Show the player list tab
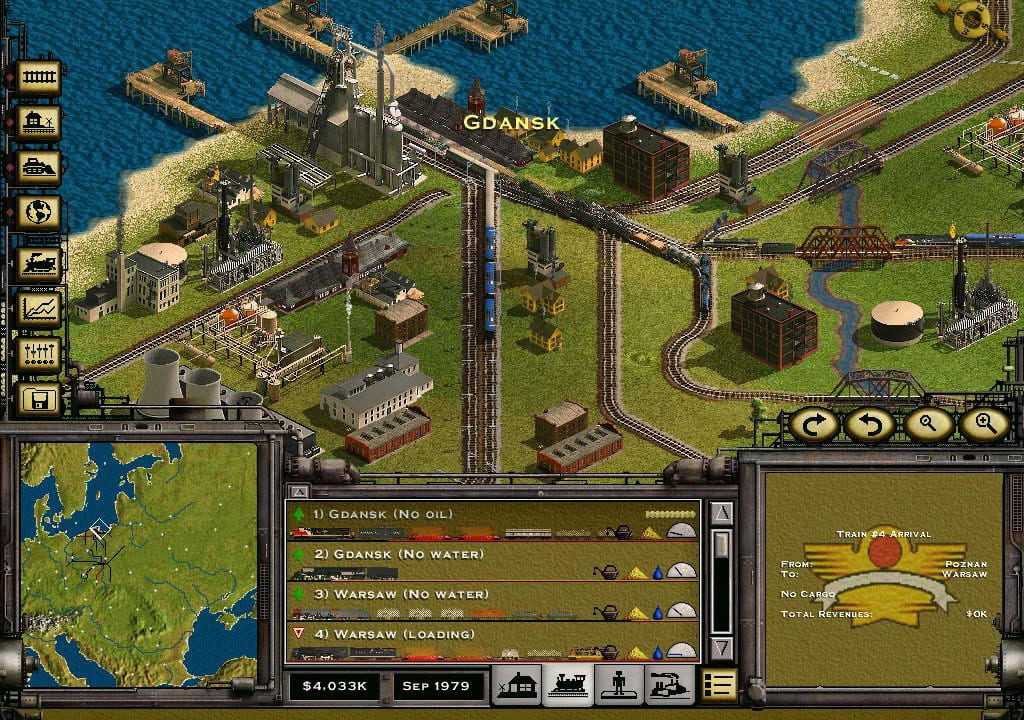Image resolution: width=1024 pixels, height=720 pixels. click(619, 685)
